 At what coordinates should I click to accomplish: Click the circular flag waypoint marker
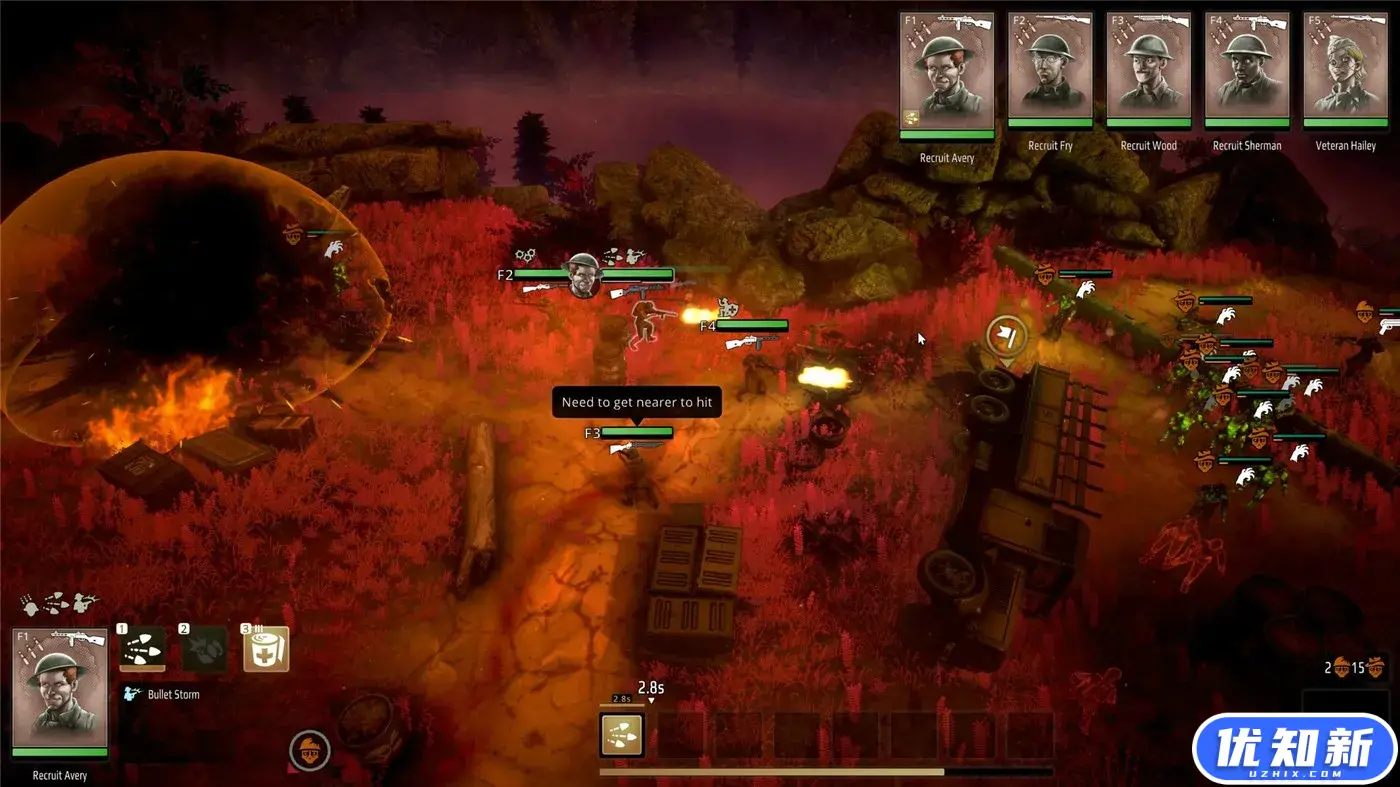coord(1006,337)
